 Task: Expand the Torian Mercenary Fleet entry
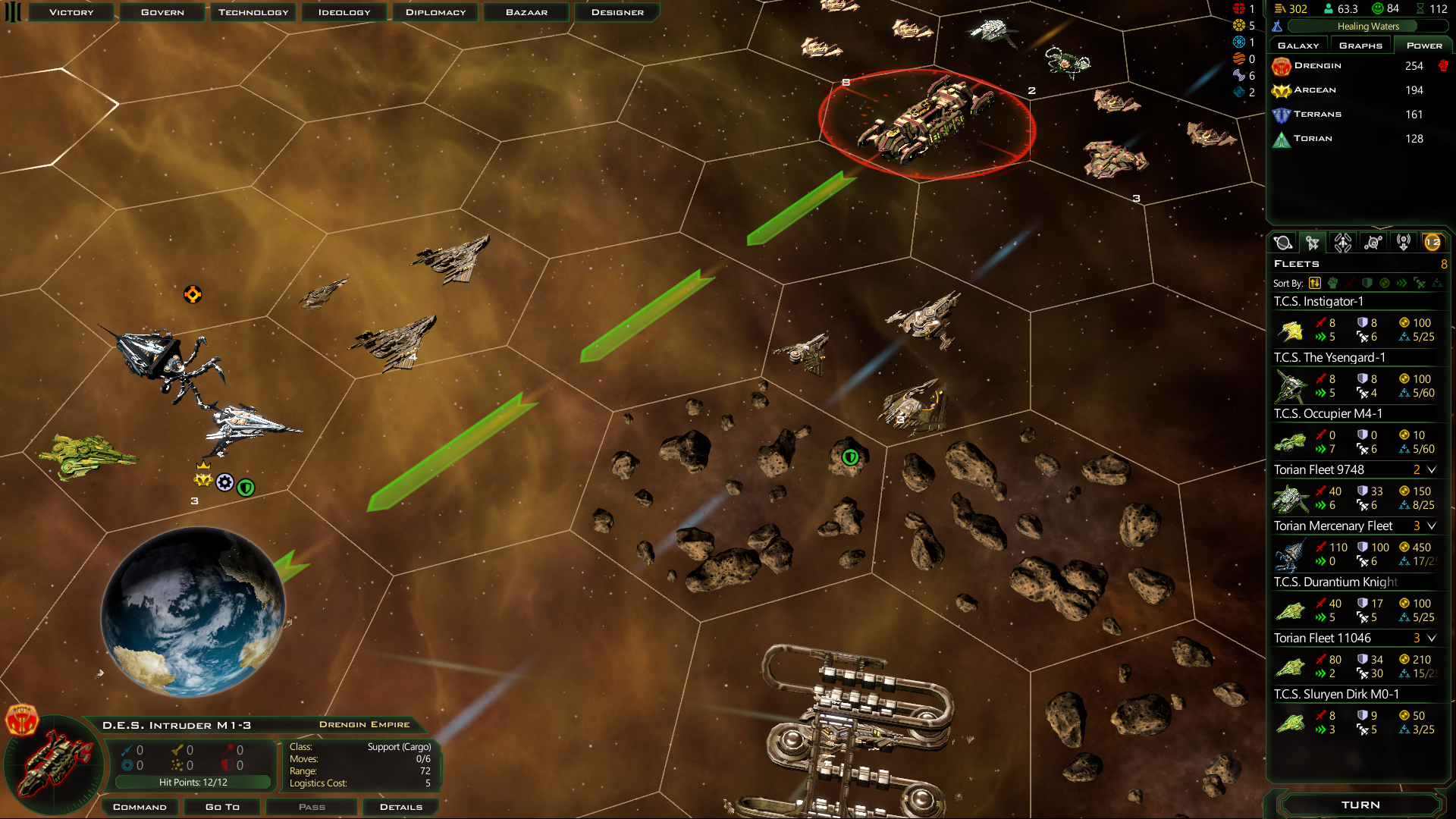click(x=1432, y=526)
